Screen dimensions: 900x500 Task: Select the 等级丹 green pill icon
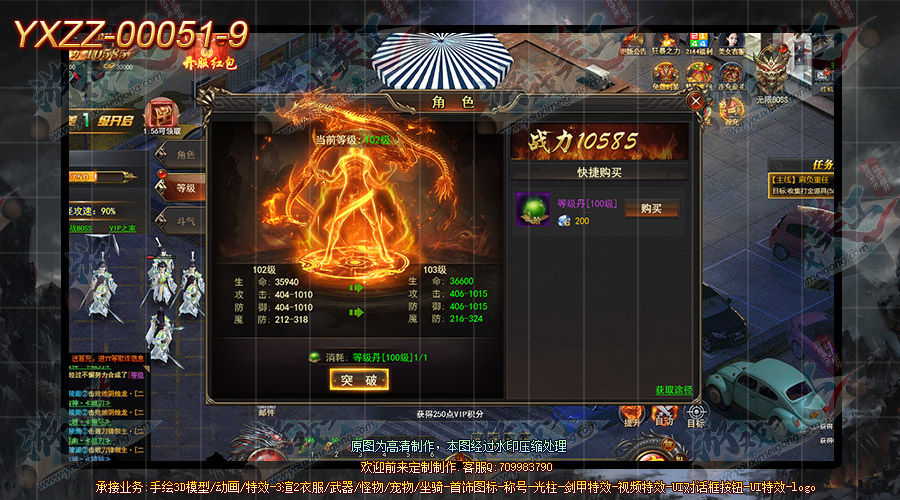[x=533, y=209]
